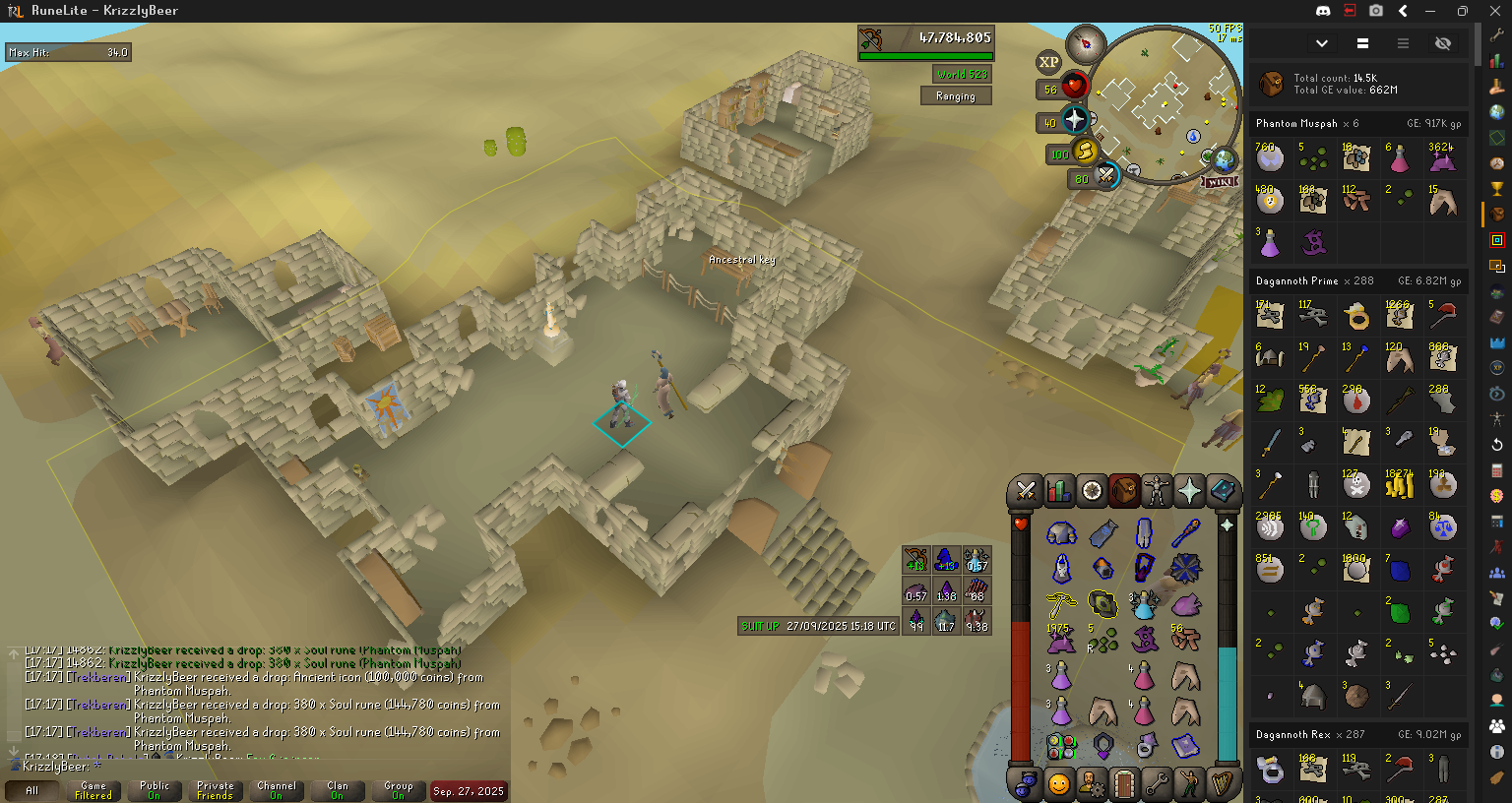1512x803 pixels.
Task: Open the wrench Settings tab
Action: [1158, 784]
